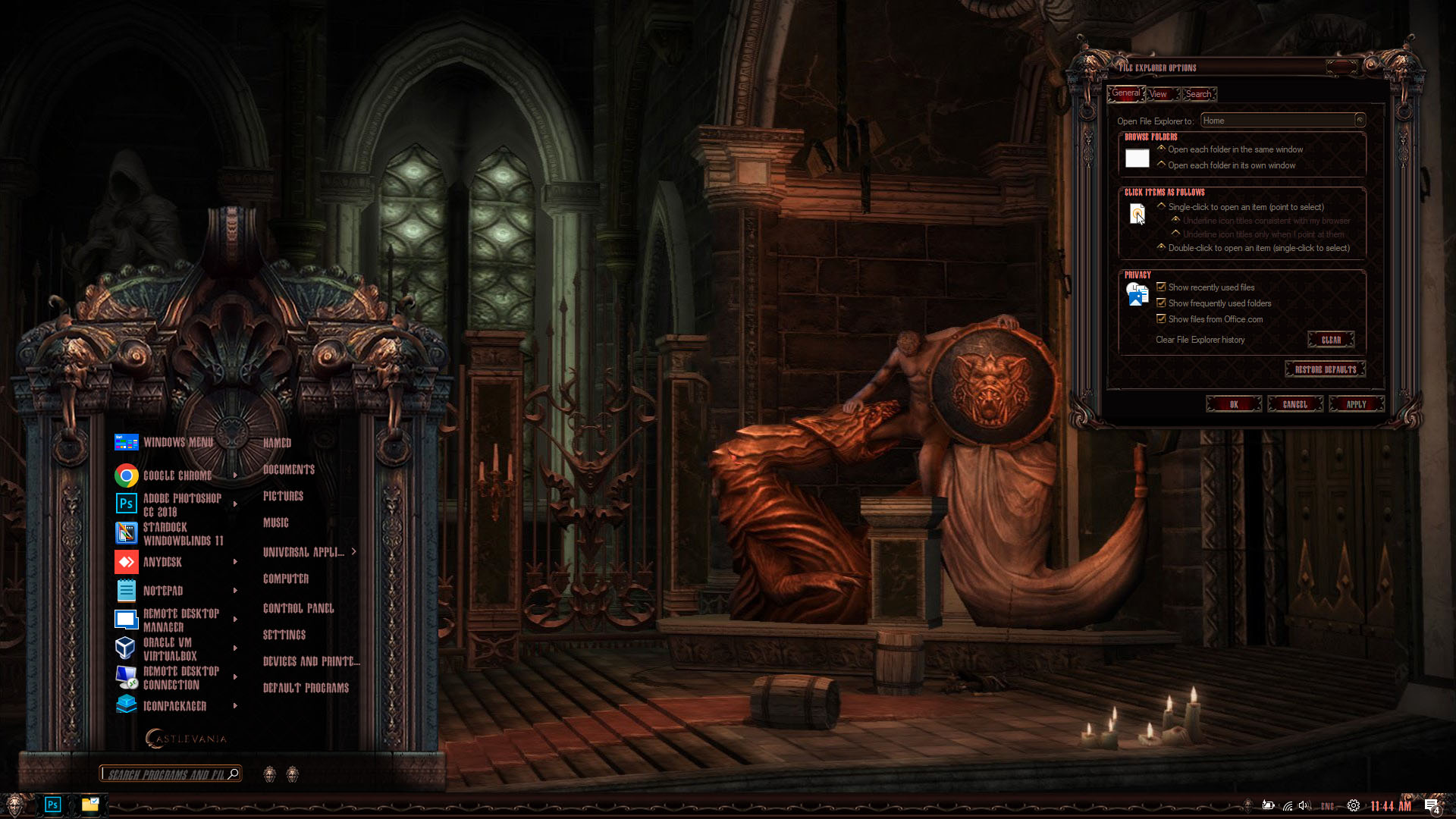Toggle Show frequently used folders checkbox

(1161, 303)
